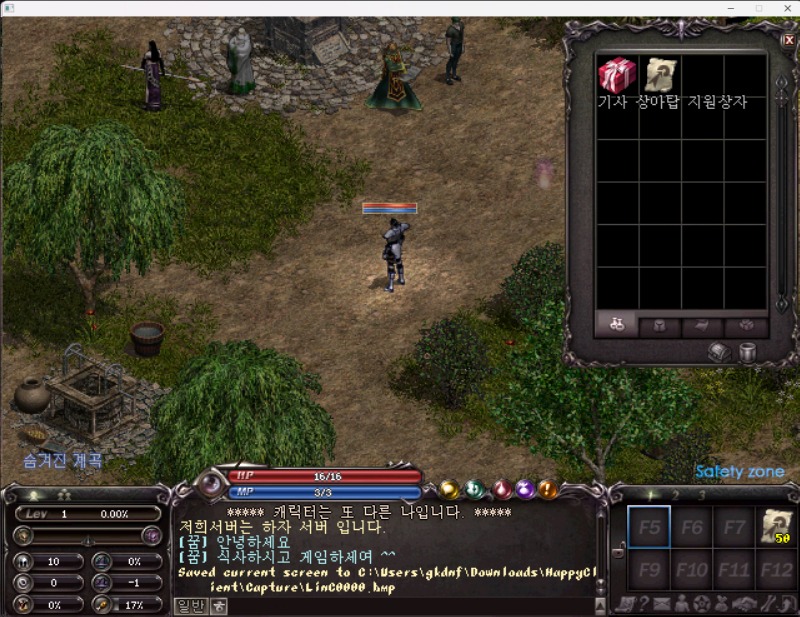Open the mail envelope icon

662,603
